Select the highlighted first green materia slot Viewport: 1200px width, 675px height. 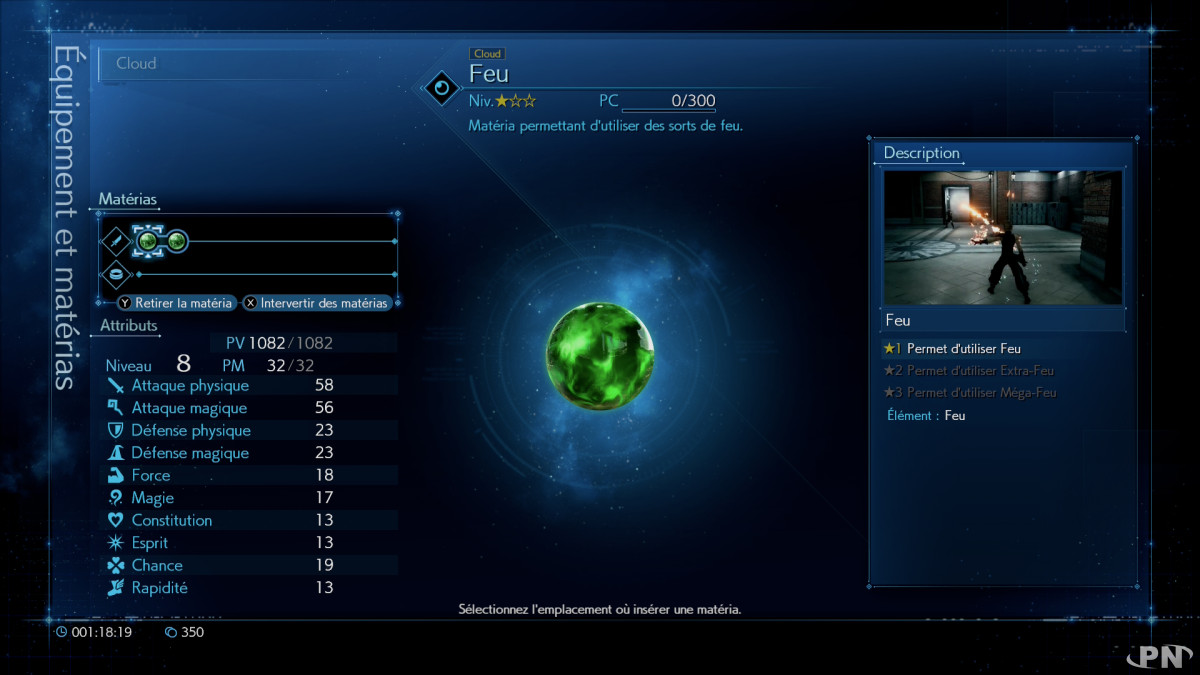pyautogui.click(x=147, y=241)
